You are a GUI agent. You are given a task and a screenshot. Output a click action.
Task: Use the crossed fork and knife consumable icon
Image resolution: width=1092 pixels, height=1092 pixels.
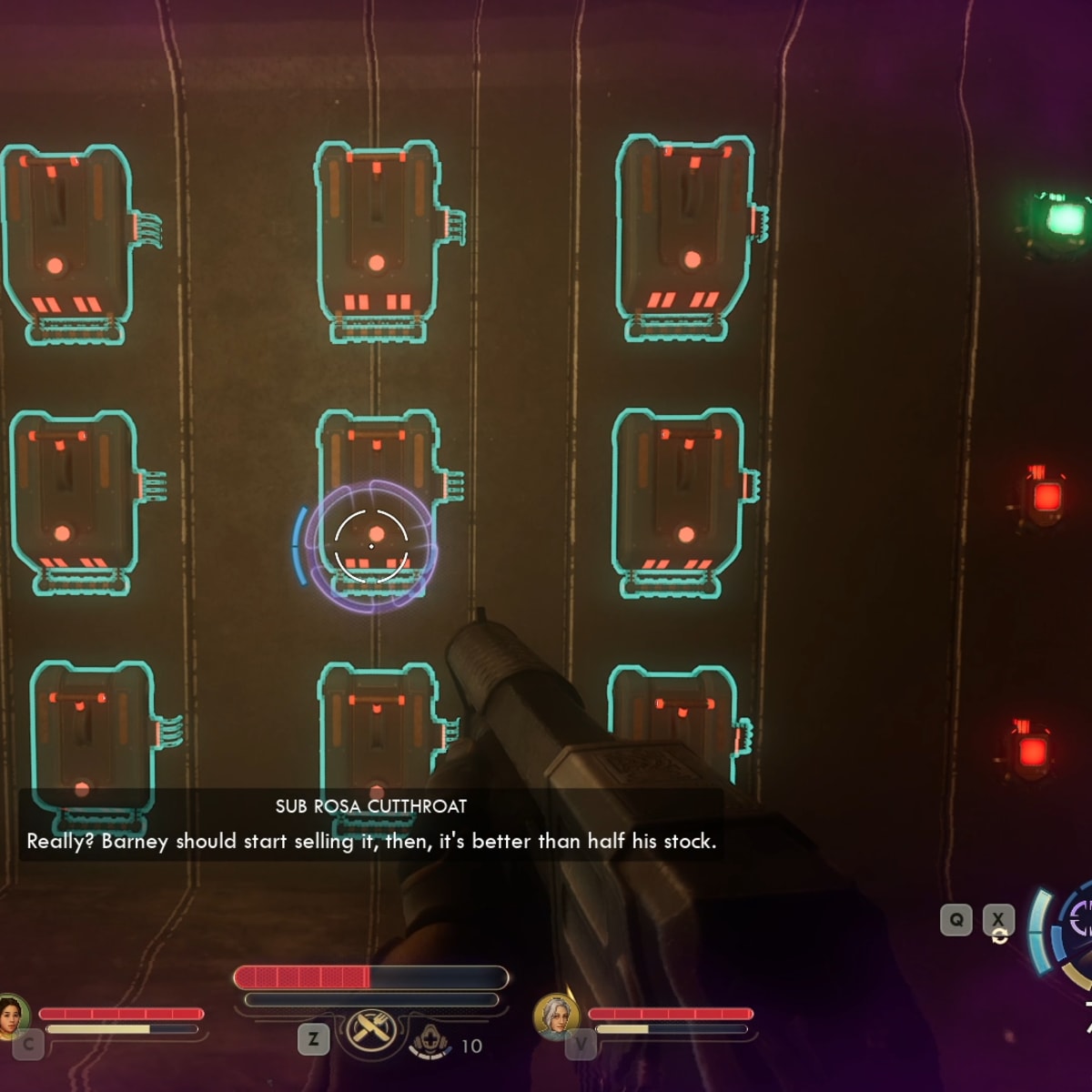tap(370, 1031)
